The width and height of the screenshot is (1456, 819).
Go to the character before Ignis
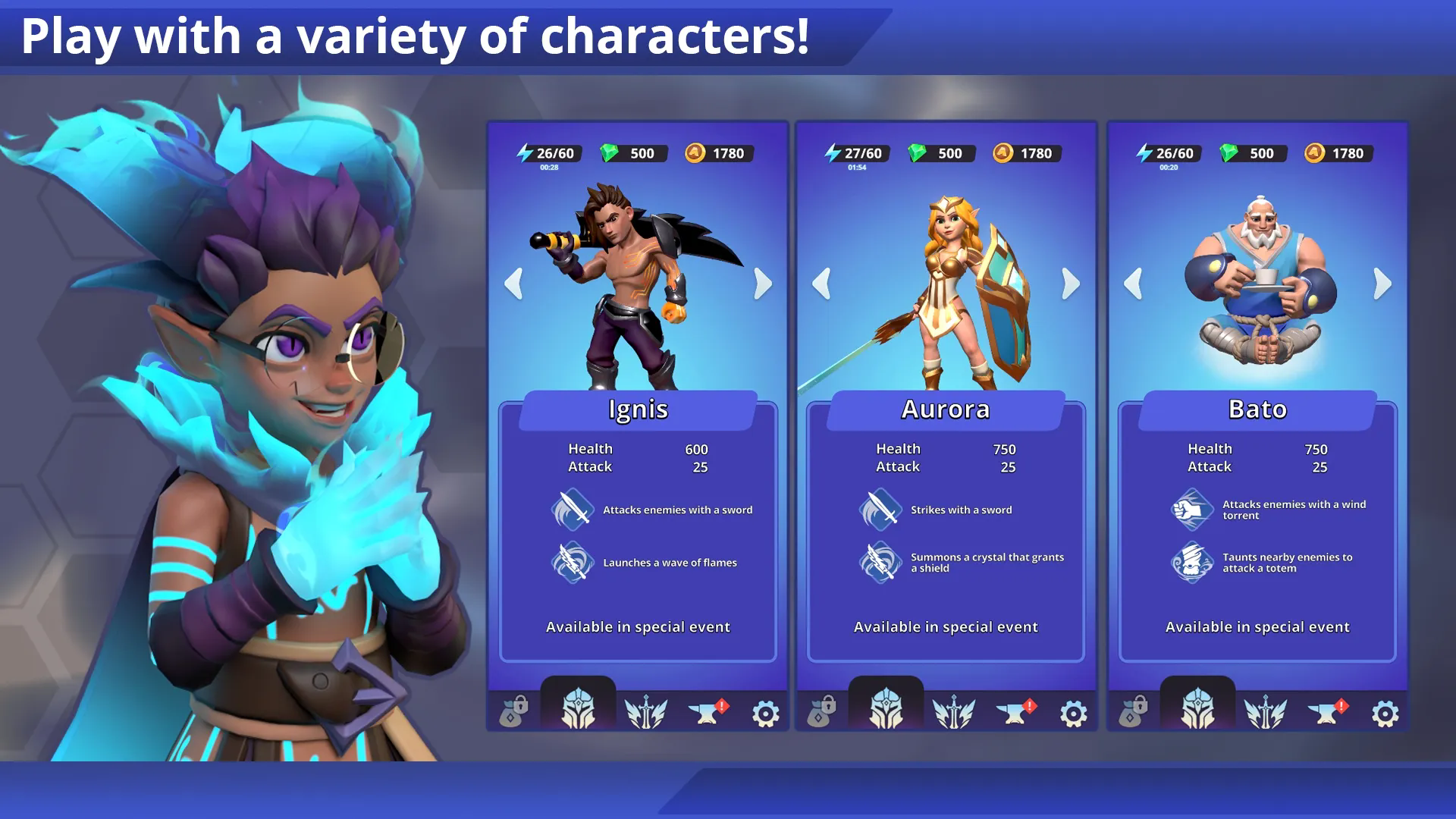[x=513, y=284]
